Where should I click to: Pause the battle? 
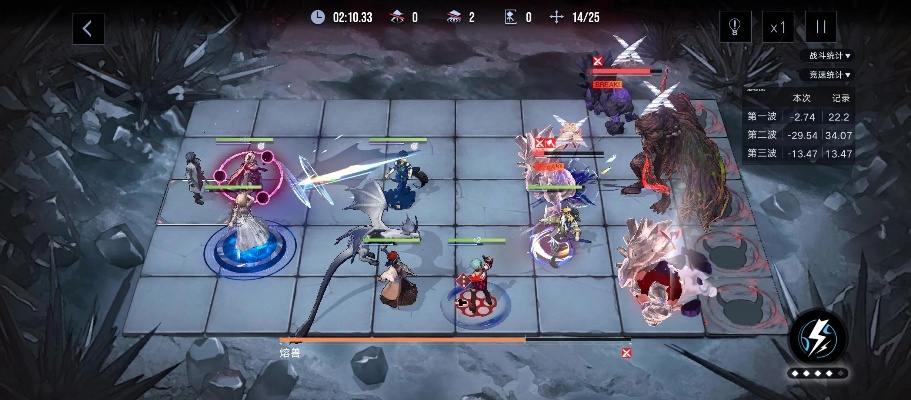pyautogui.click(x=820, y=28)
